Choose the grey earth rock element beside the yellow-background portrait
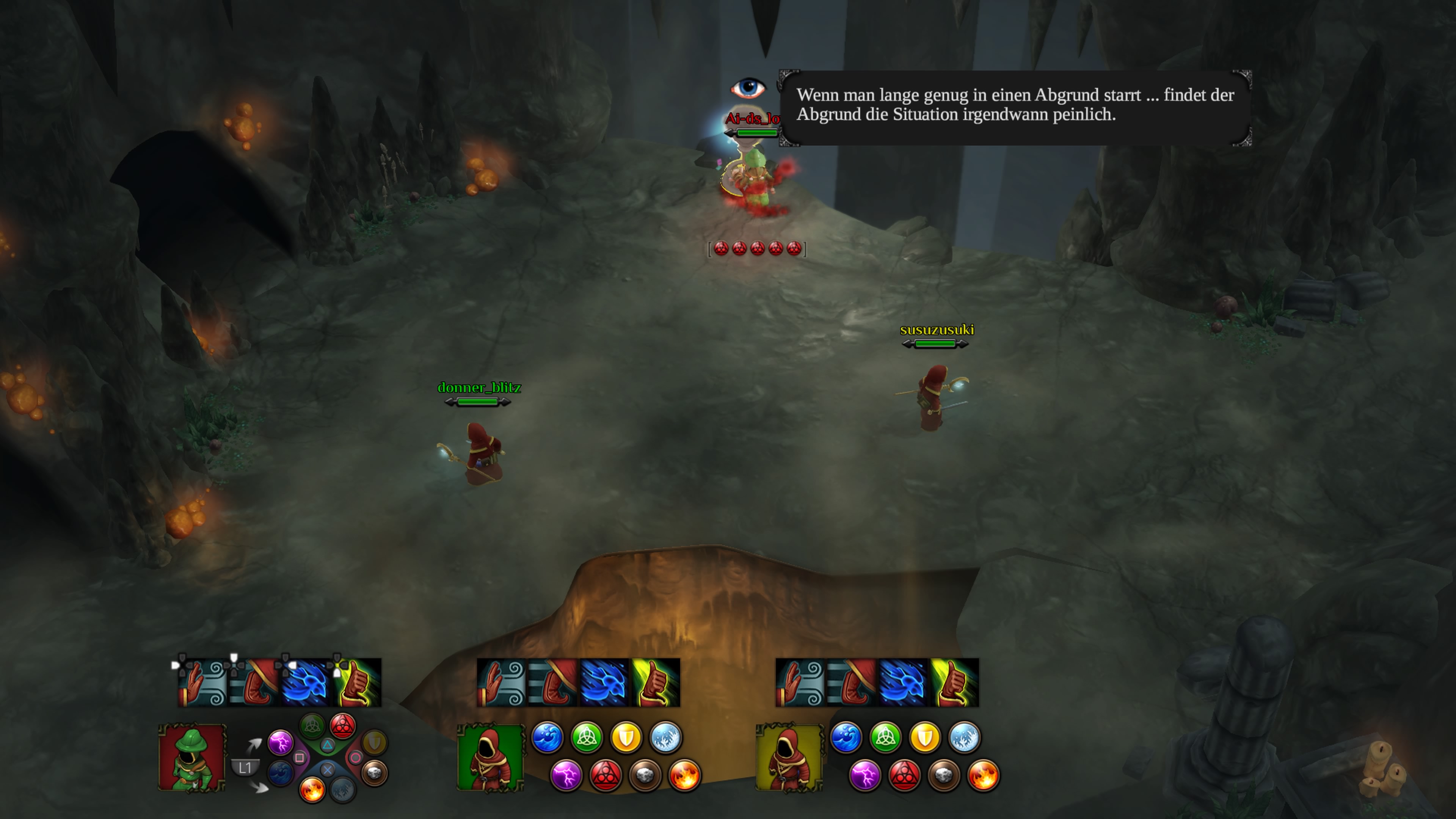This screenshot has width=1456, height=819. [x=944, y=775]
